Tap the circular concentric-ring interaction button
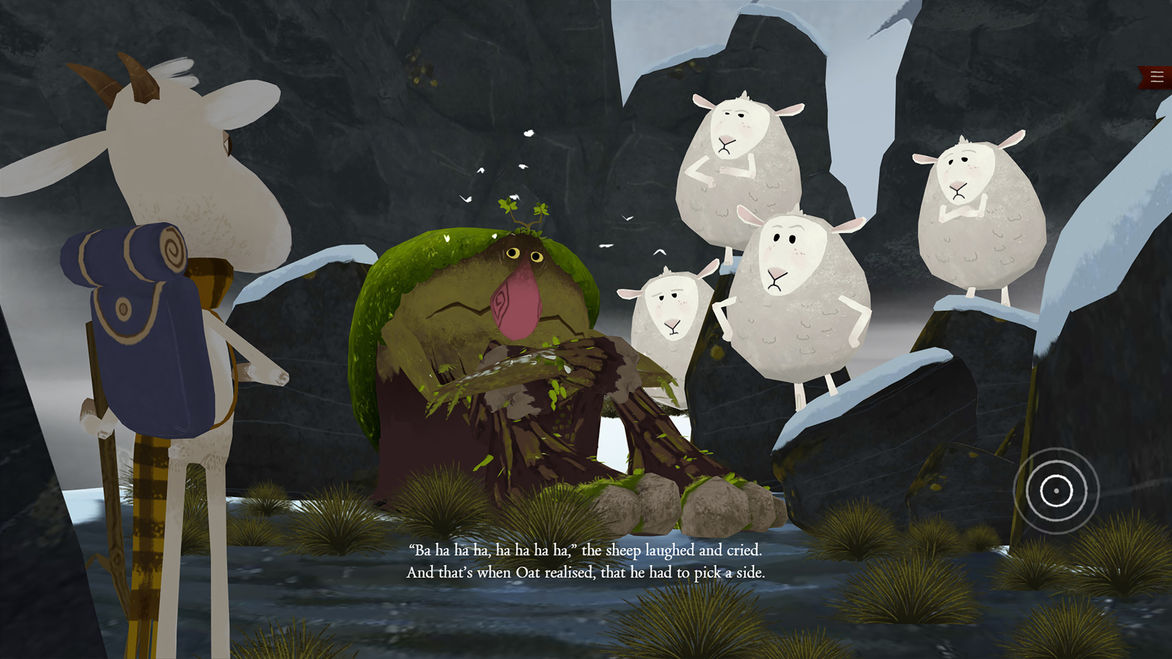This screenshot has height=659, width=1172. pyautogui.click(x=1055, y=490)
